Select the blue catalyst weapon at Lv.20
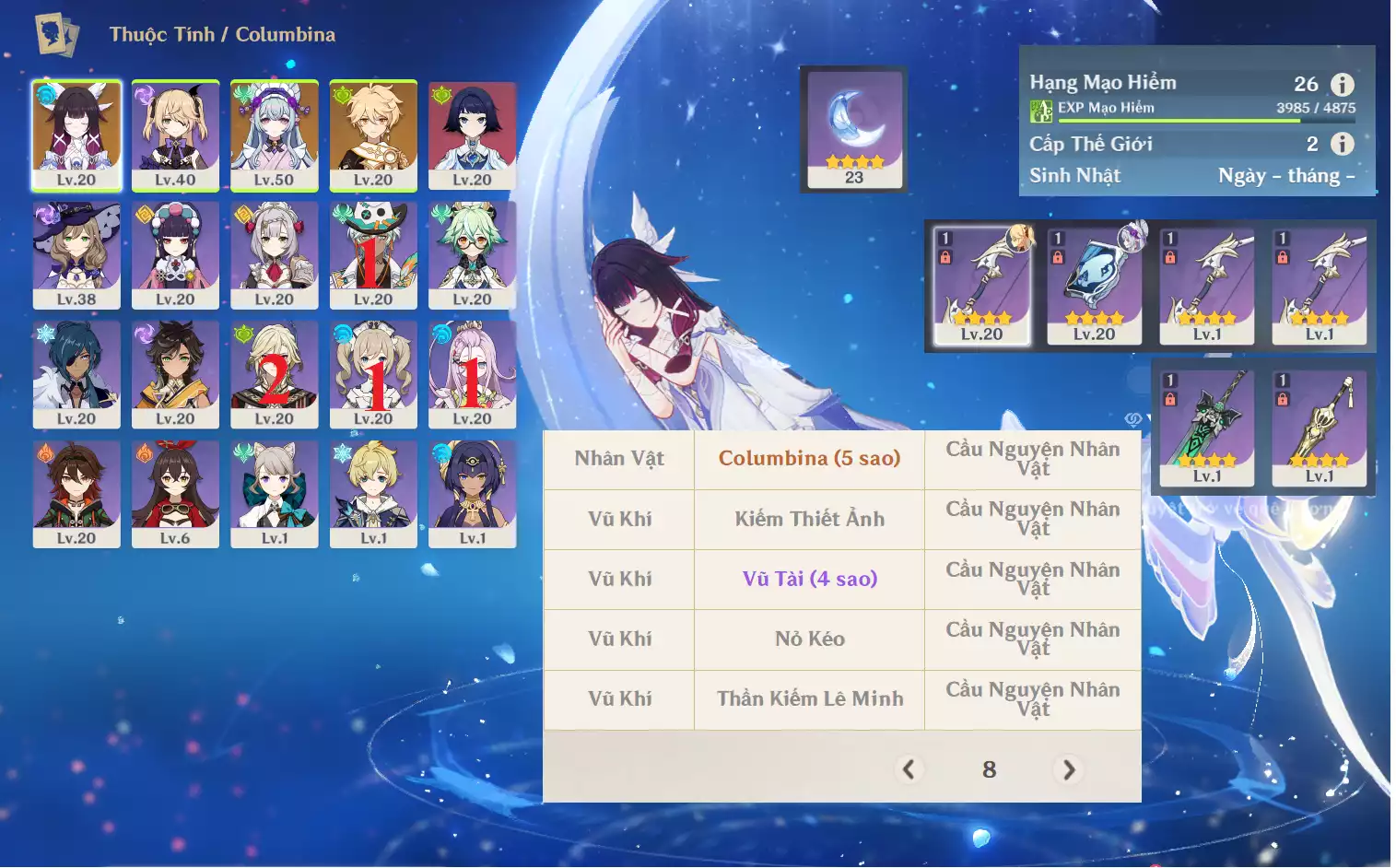This screenshot has height=868, width=1396. tap(1094, 286)
